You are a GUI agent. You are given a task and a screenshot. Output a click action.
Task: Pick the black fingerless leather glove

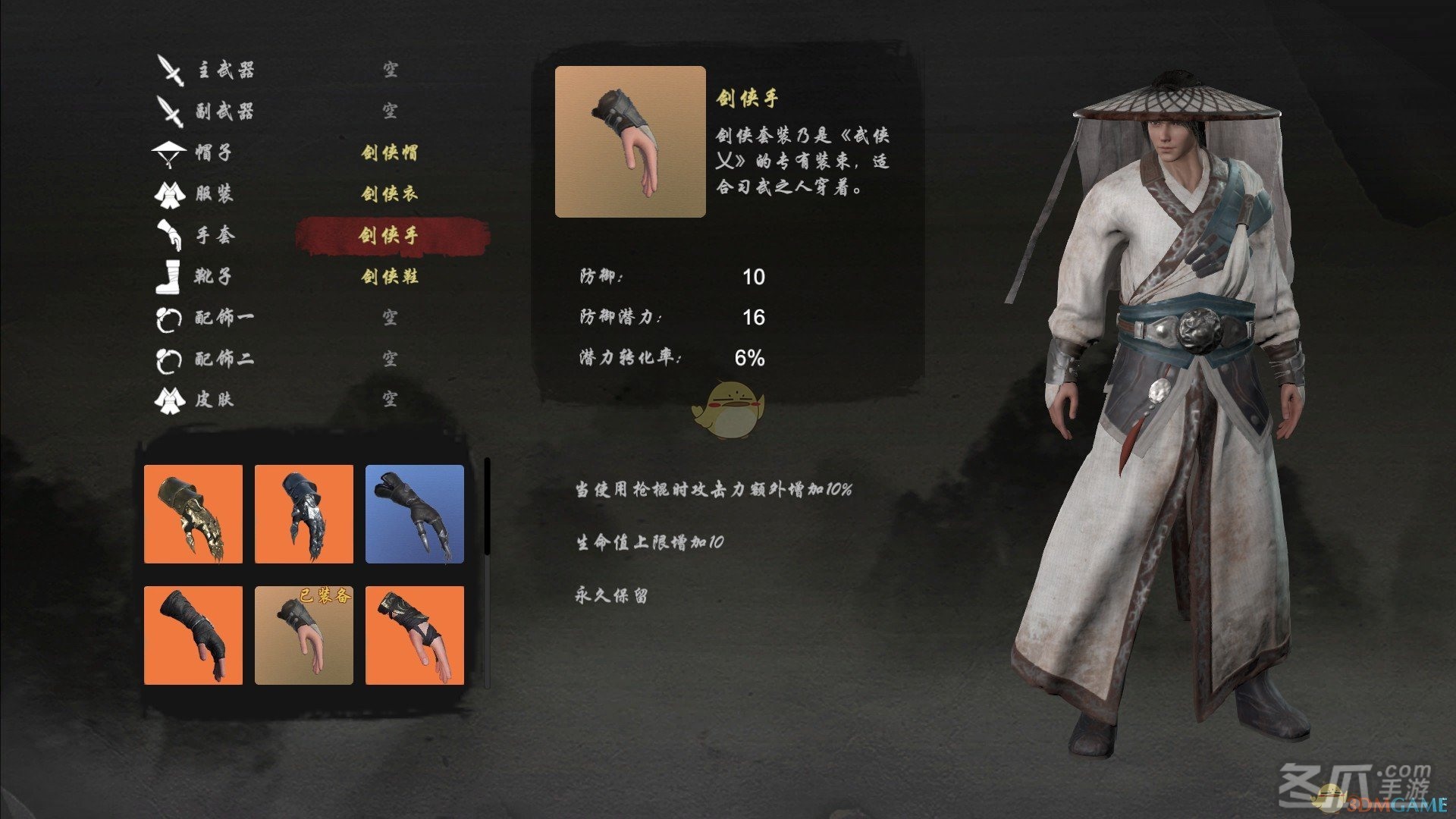pos(193,635)
